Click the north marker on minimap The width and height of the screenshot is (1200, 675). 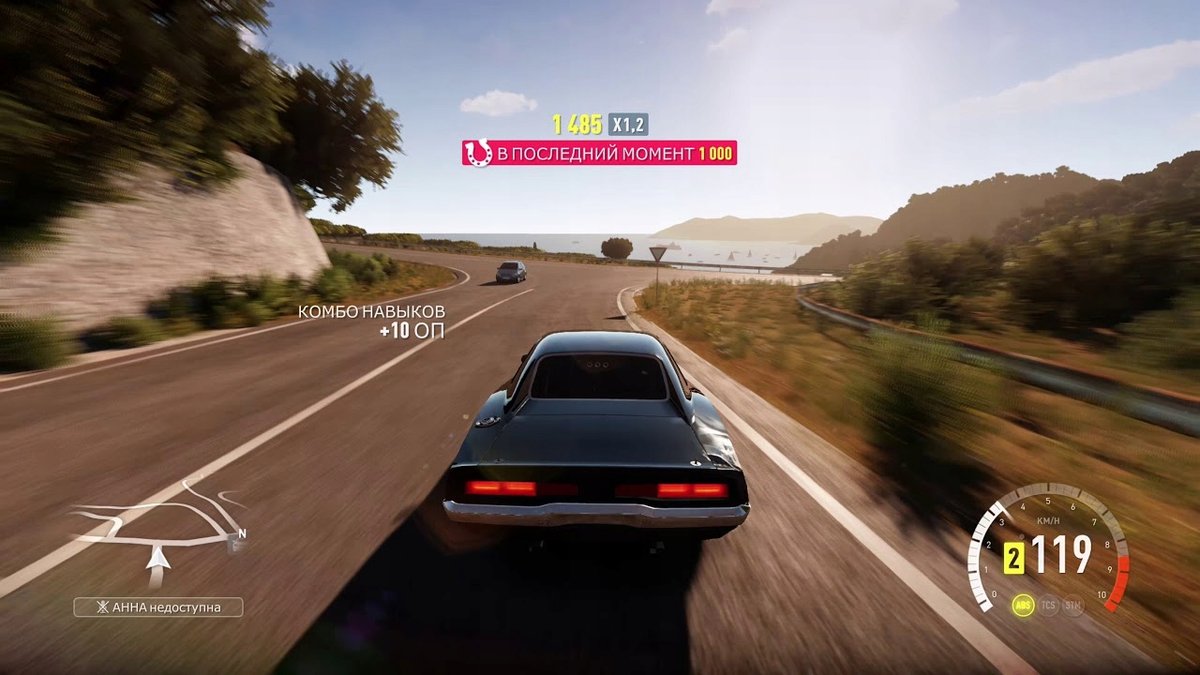[241, 534]
